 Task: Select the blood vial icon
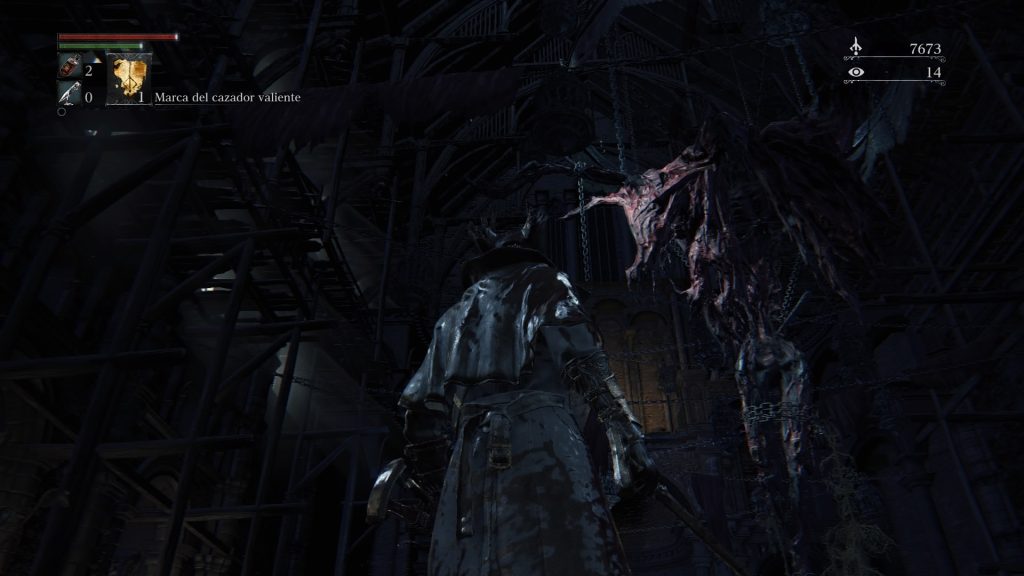tap(70, 68)
